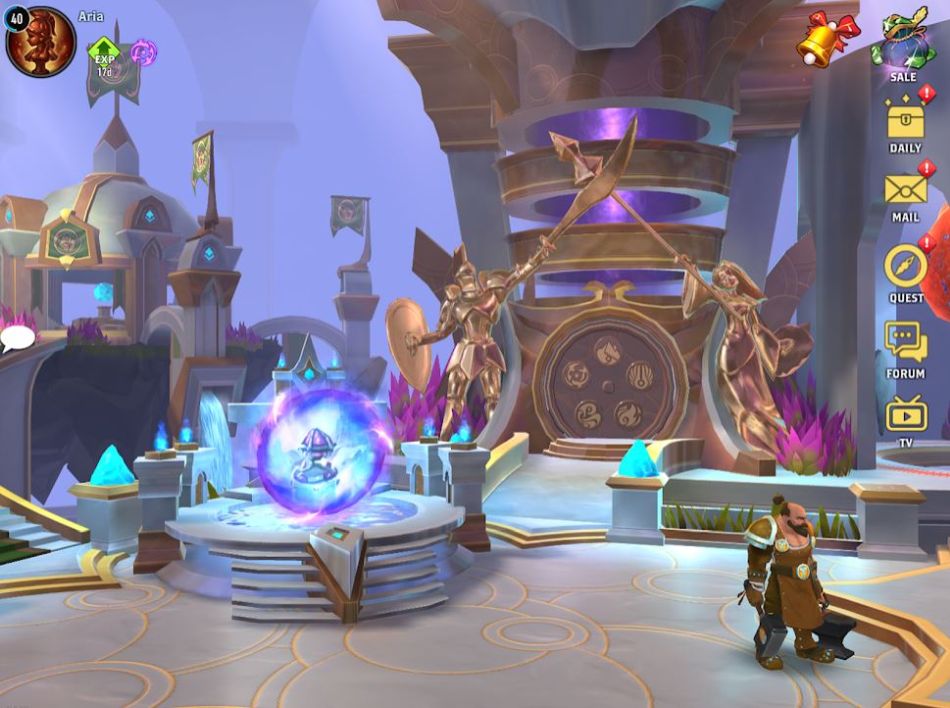Check the green EXP boost icon

tap(104, 56)
